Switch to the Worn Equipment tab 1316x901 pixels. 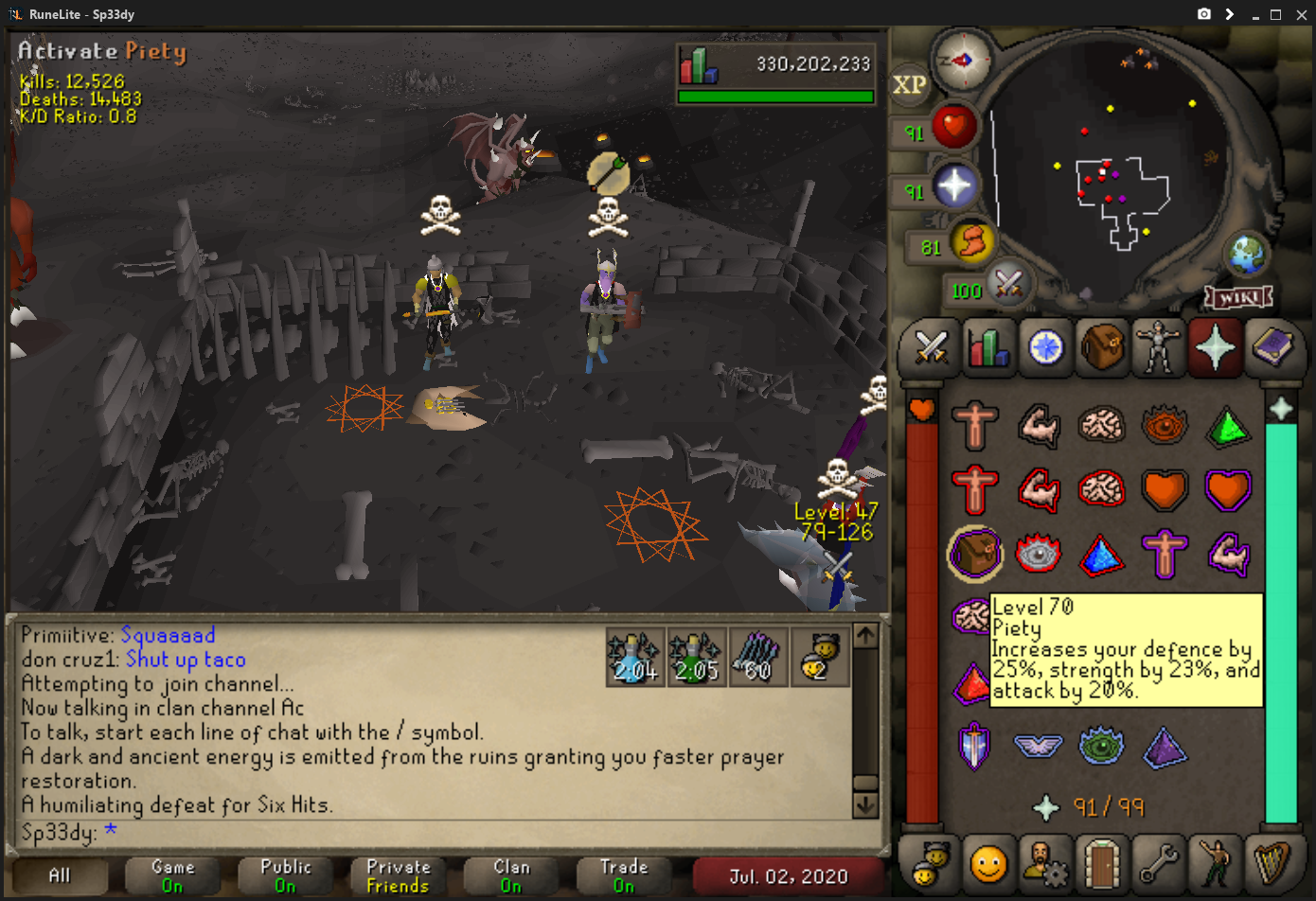click(x=1159, y=347)
